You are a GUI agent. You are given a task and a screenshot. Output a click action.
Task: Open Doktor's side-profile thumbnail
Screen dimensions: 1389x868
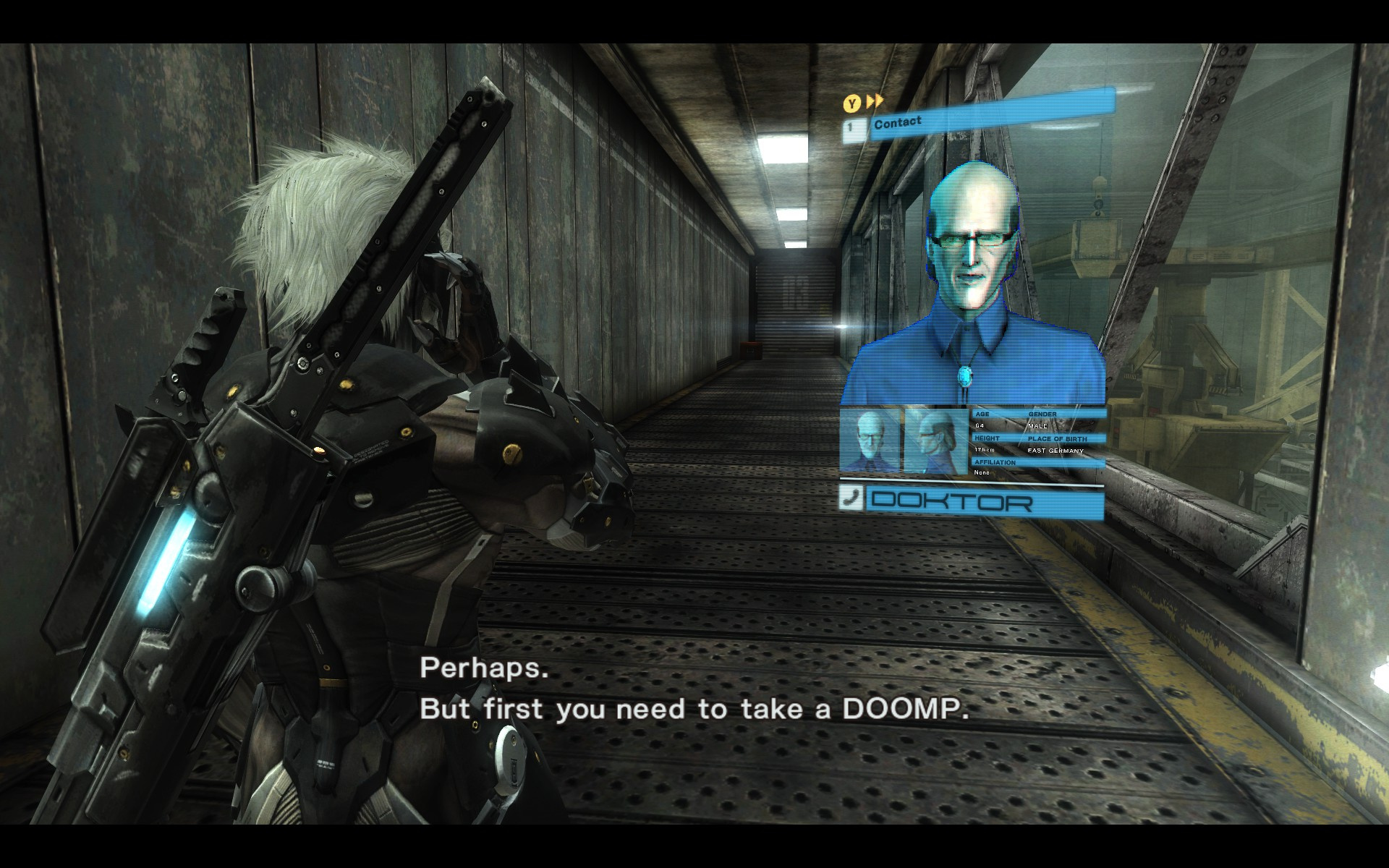click(x=935, y=441)
